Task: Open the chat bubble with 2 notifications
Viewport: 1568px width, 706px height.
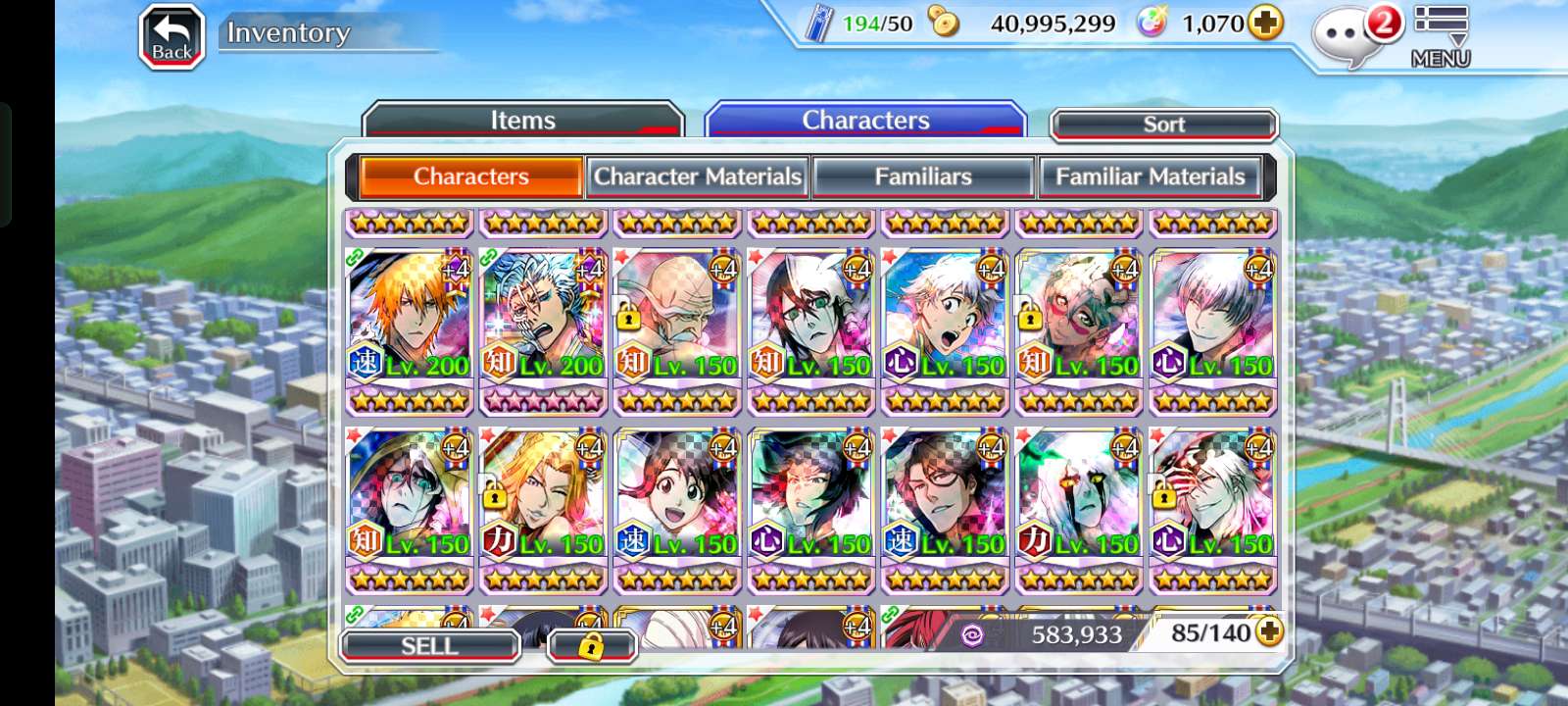Action: point(1350,36)
